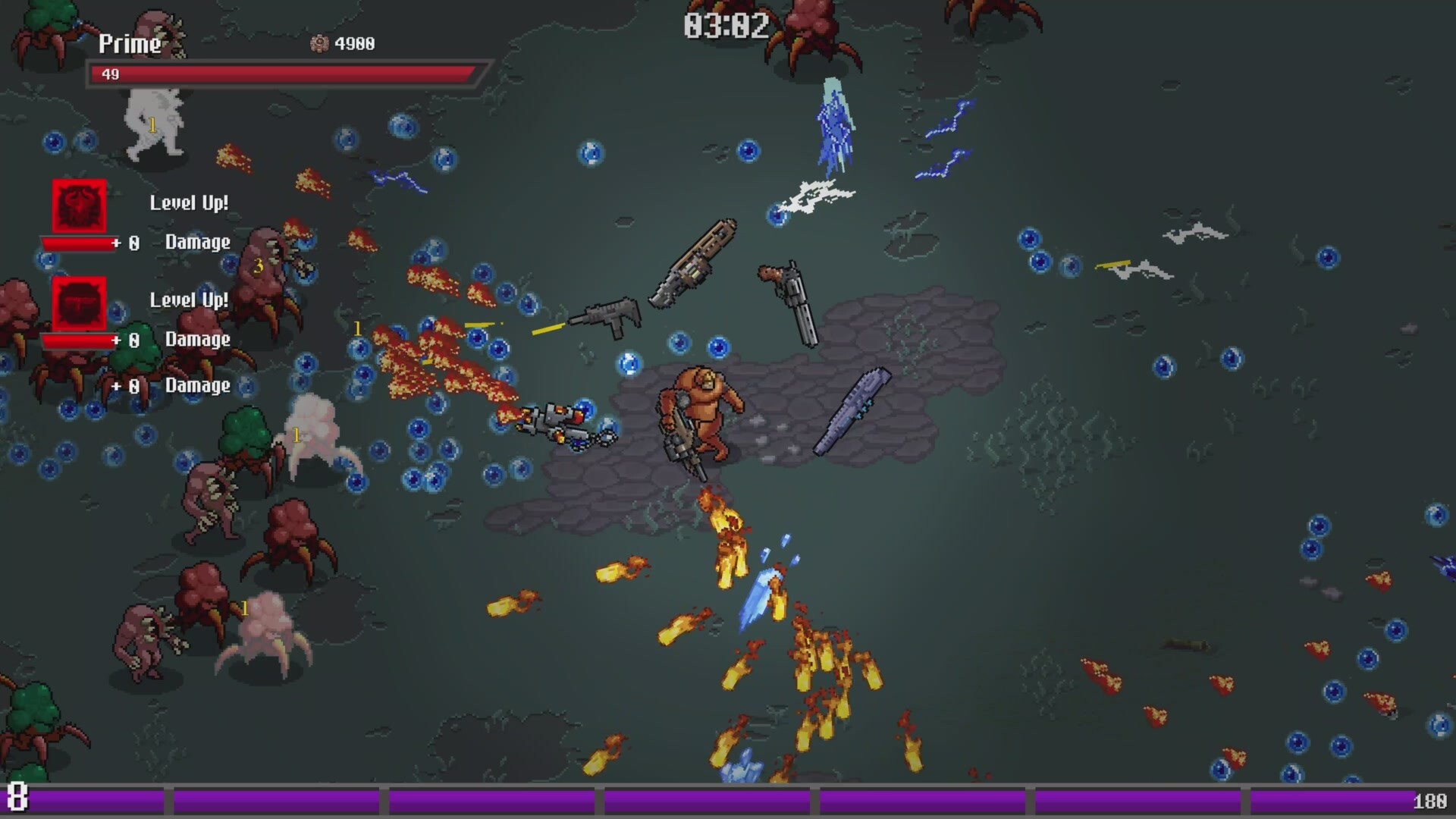Click the brain currency icon beside 4900

point(318,43)
